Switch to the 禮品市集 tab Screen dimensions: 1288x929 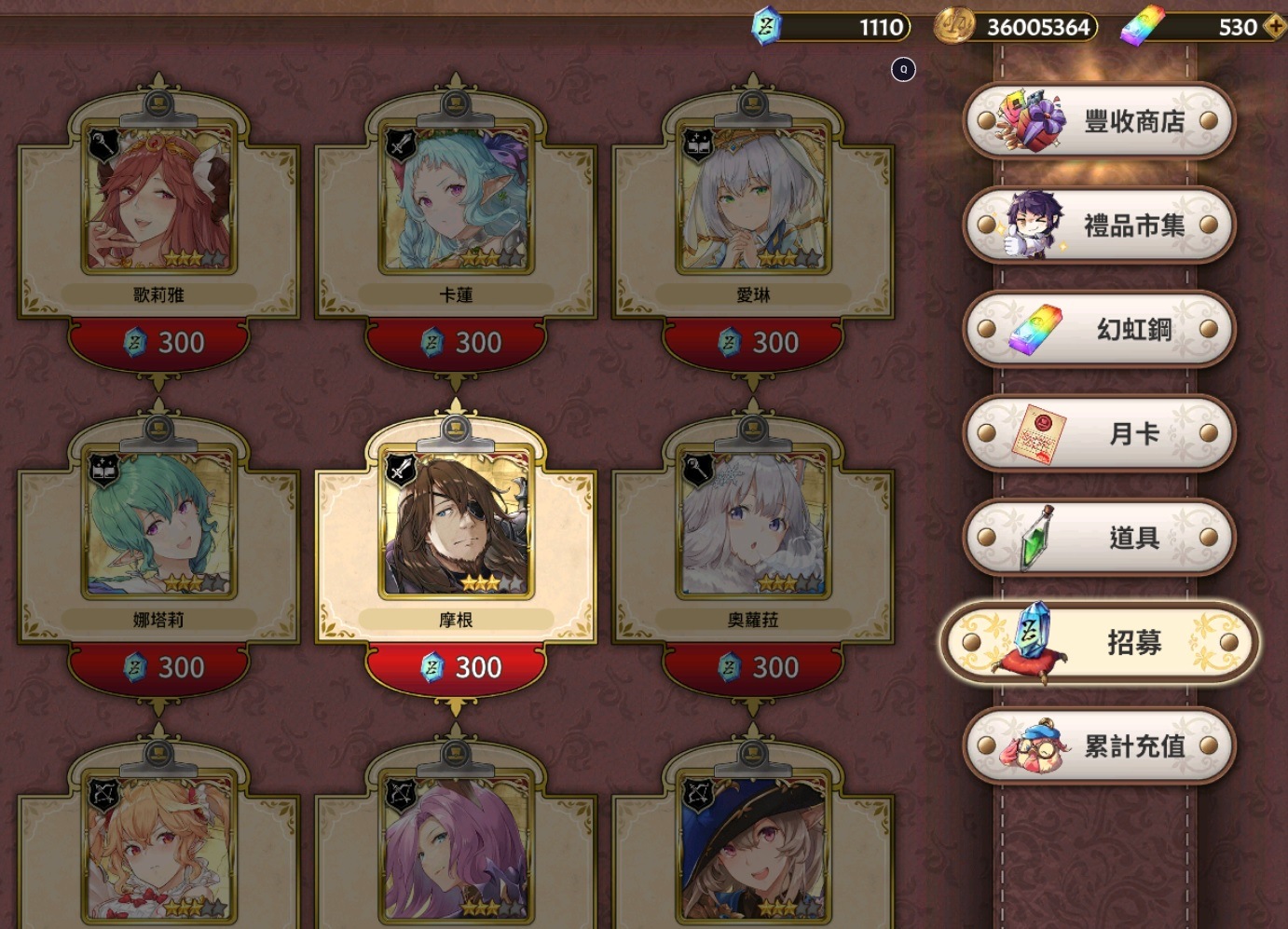[x=1100, y=225]
